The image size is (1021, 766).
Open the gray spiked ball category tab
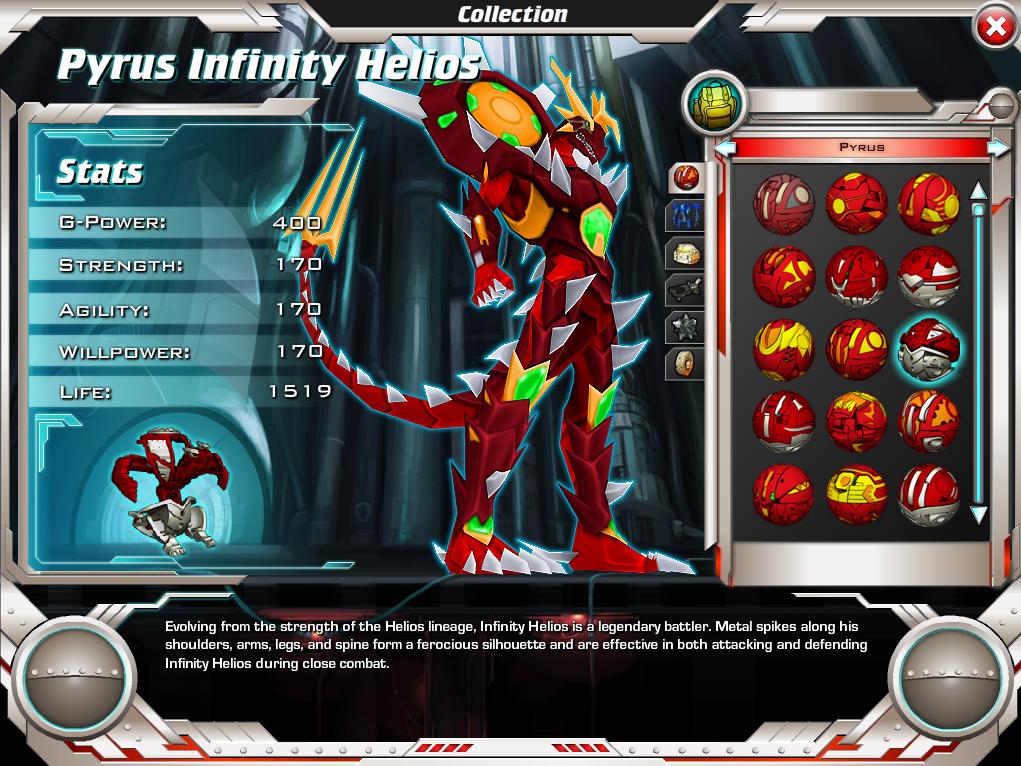686,326
